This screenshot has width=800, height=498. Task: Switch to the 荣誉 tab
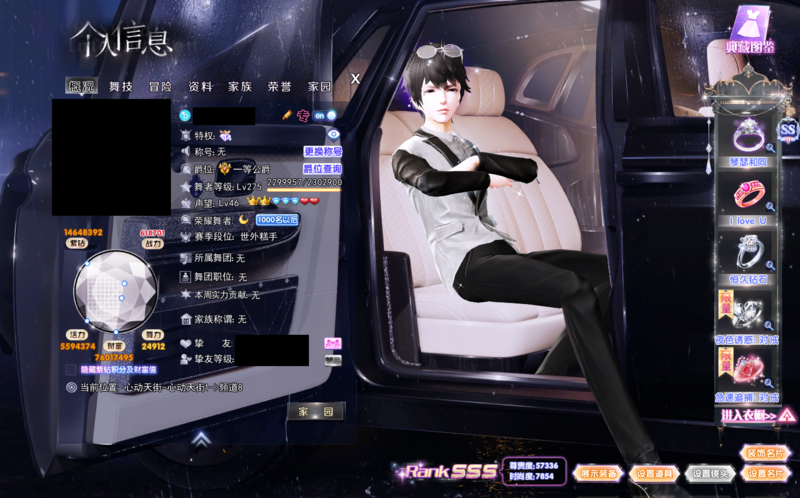pyautogui.click(x=280, y=87)
